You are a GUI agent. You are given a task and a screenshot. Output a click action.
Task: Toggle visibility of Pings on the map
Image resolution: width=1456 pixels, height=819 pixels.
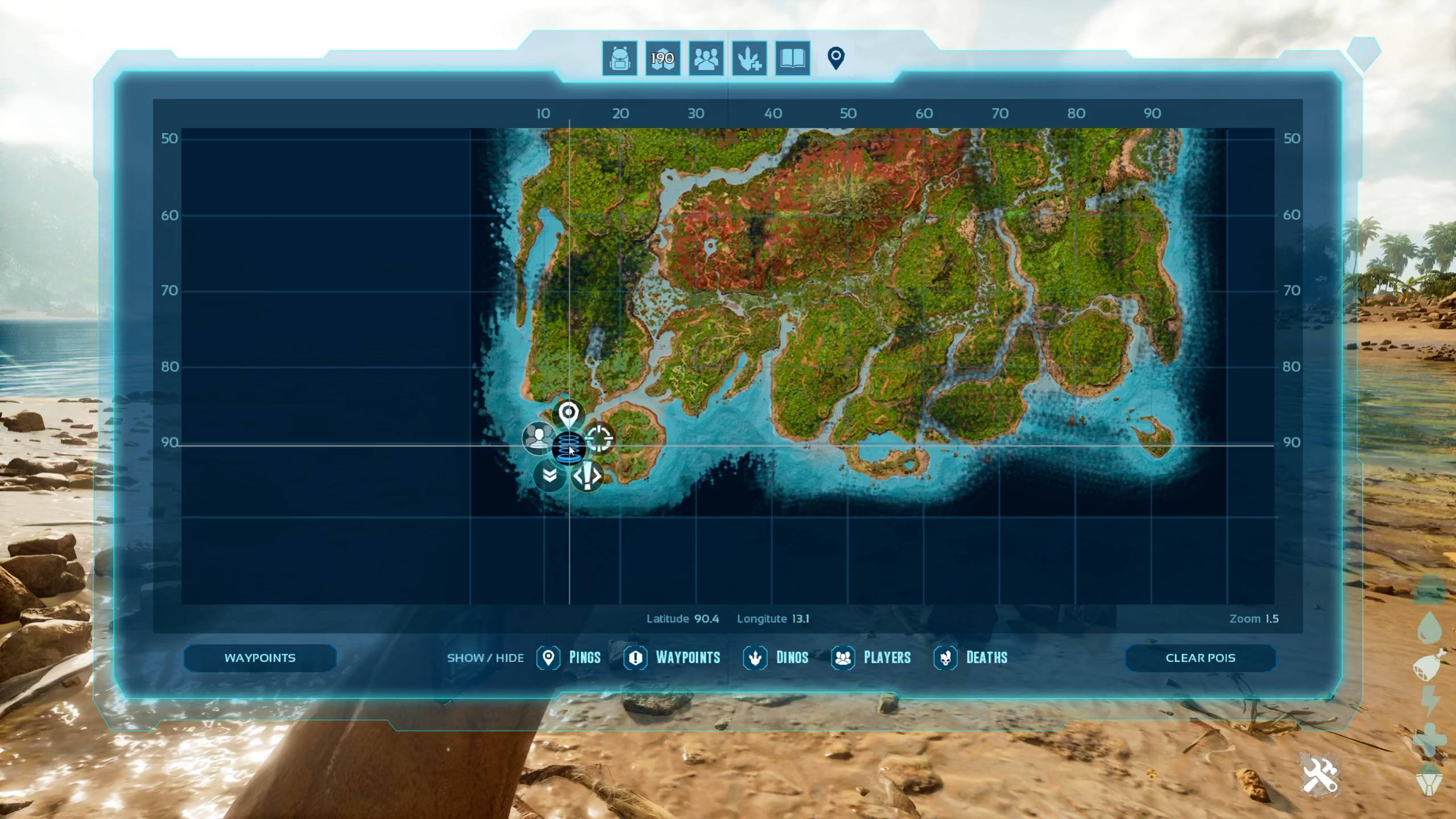click(x=548, y=657)
